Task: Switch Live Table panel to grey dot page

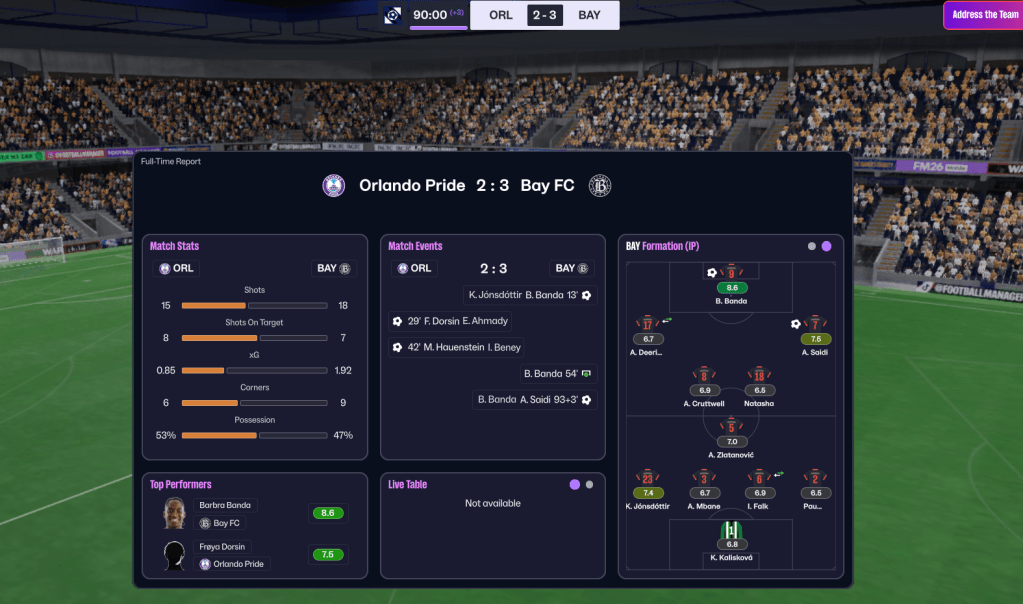Action: (589, 484)
